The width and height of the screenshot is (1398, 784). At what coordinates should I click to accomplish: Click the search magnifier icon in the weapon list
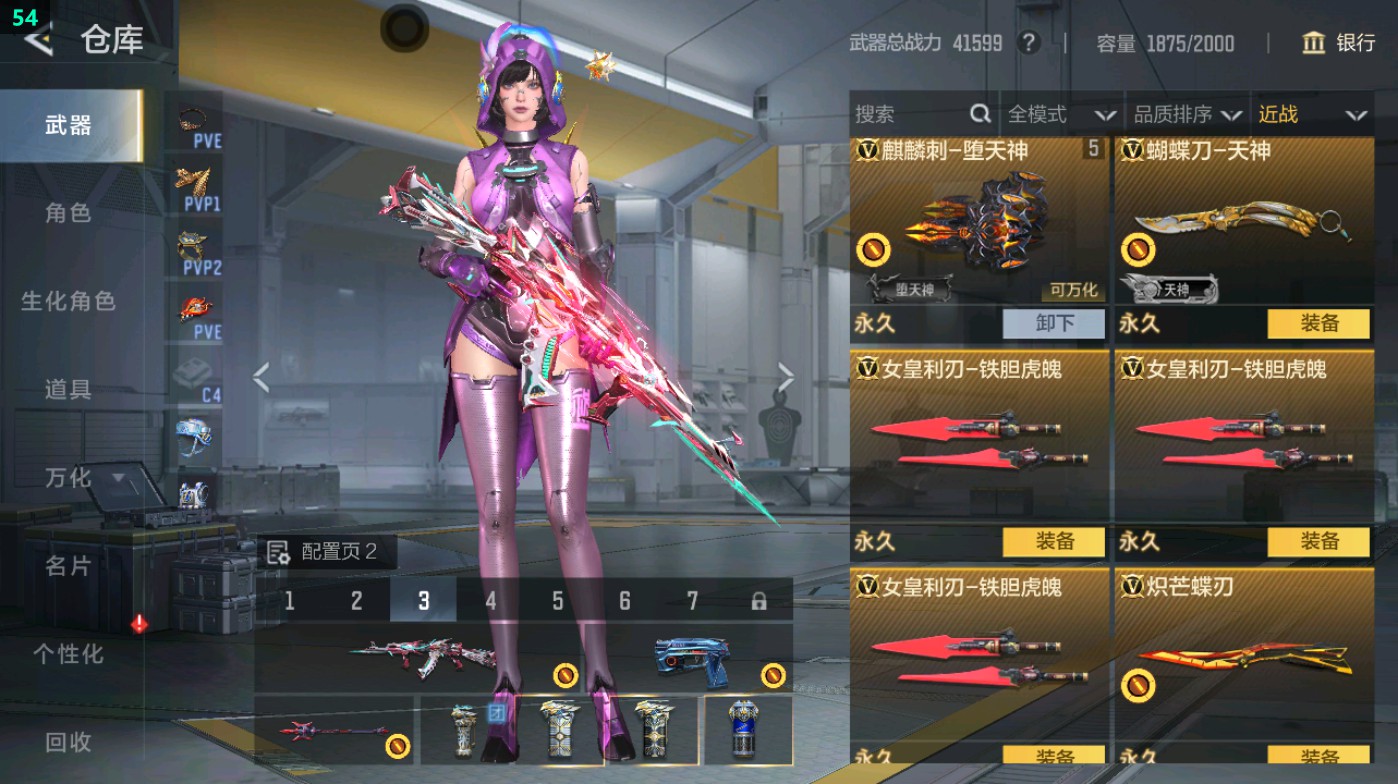978,114
